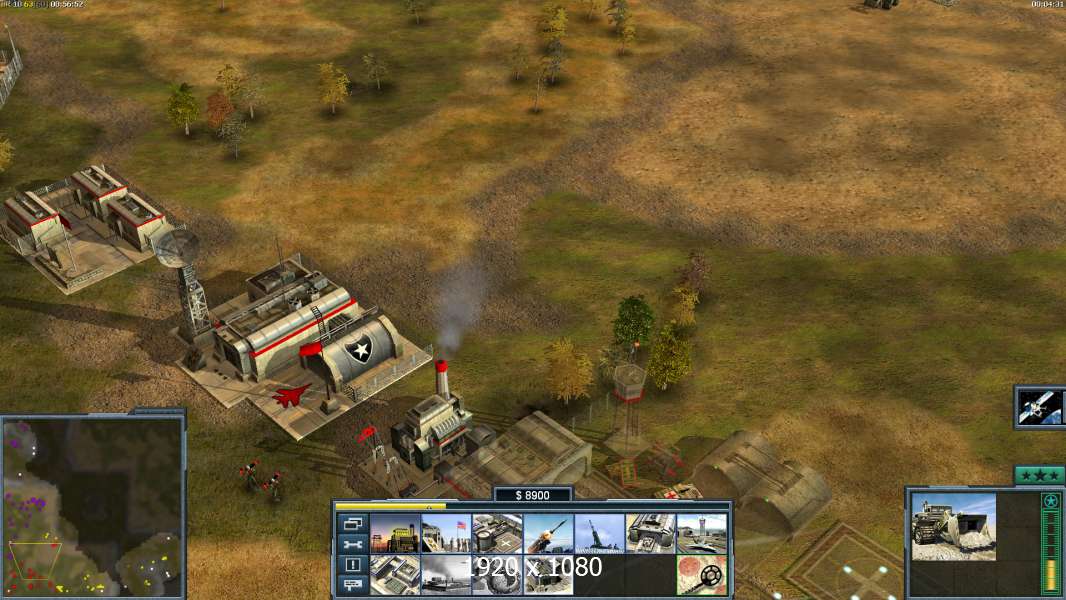The height and width of the screenshot is (600, 1066).
Task: Toggle the wrench repair button
Action: (353, 544)
